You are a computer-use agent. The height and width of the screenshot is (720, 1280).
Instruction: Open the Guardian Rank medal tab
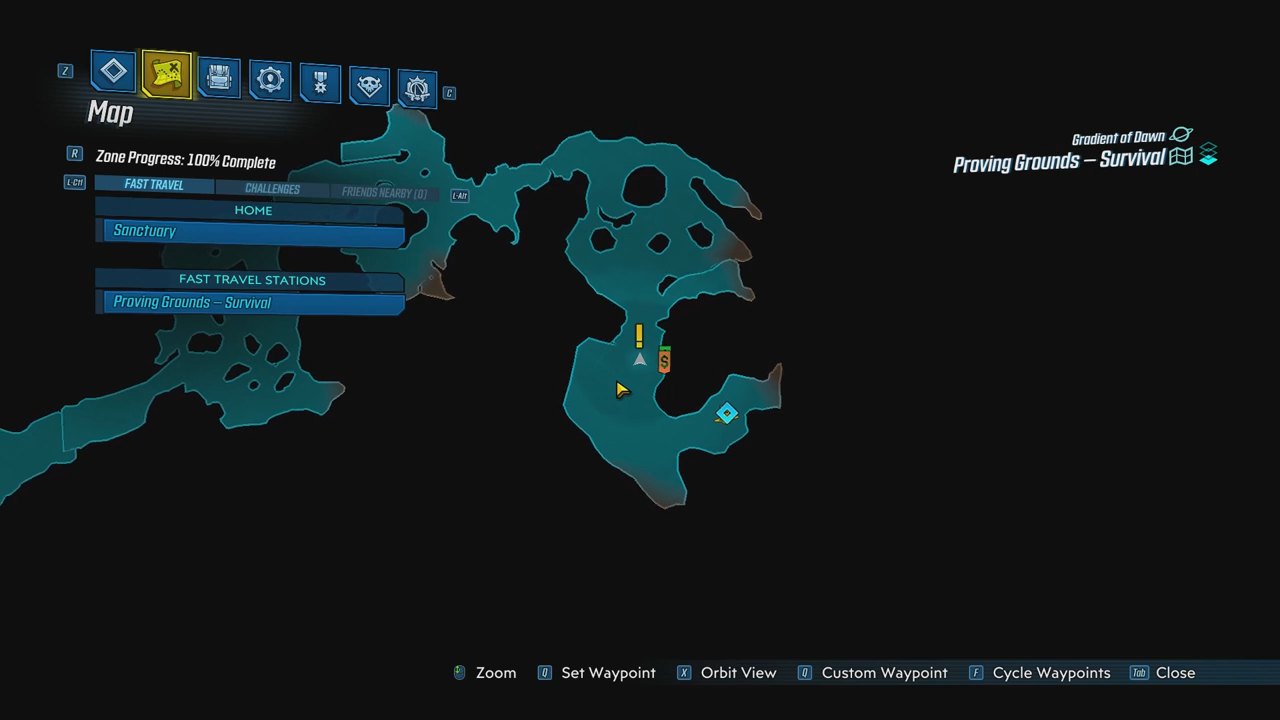click(320, 84)
